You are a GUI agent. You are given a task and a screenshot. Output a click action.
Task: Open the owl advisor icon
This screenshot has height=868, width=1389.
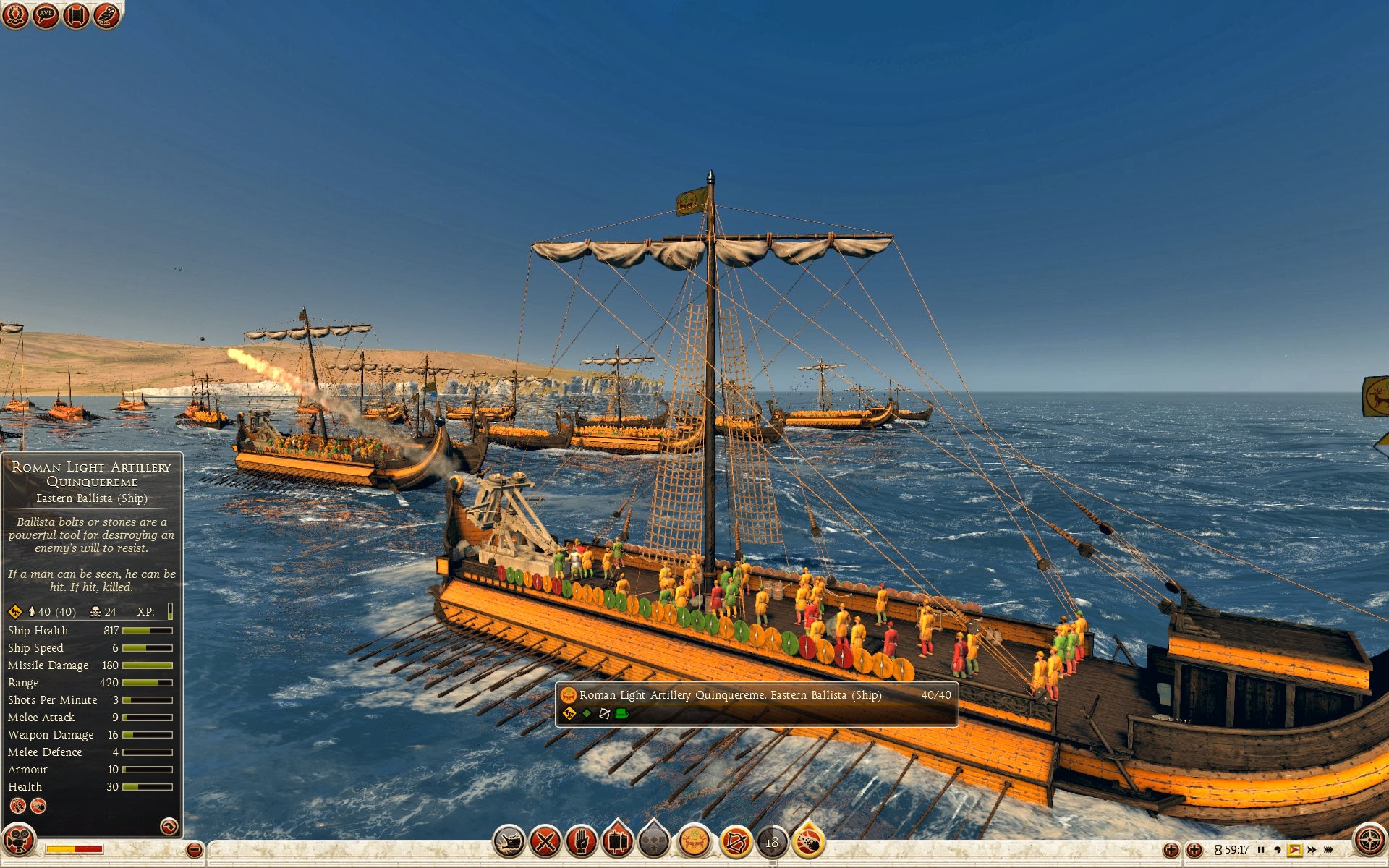(x=106, y=14)
